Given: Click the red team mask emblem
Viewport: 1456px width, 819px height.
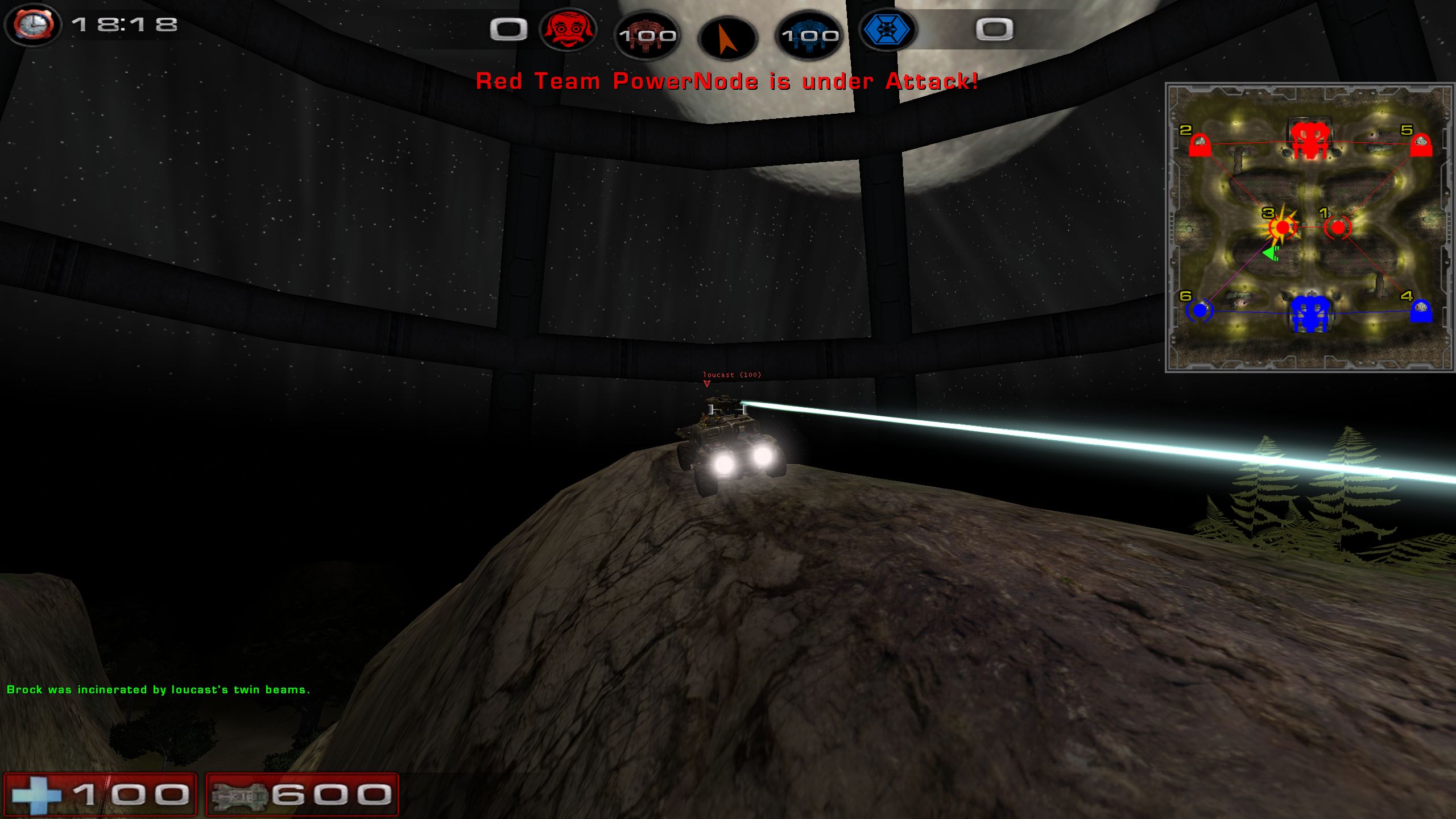Looking at the screenshot, I should [568, 30].
